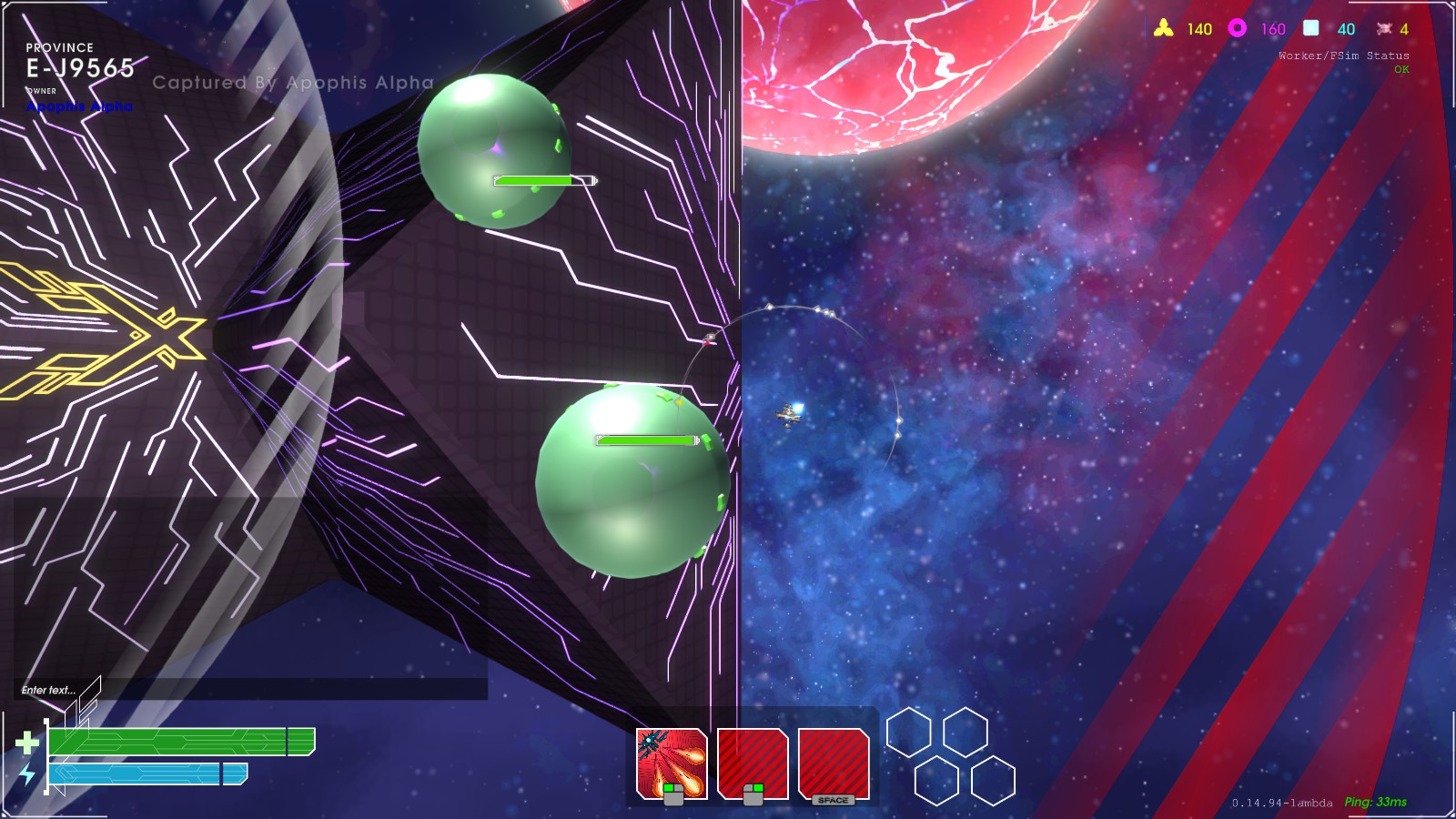Click the Ping 33ms status readout
The image size is (1456, 819).
click(x=1374, y=803)
